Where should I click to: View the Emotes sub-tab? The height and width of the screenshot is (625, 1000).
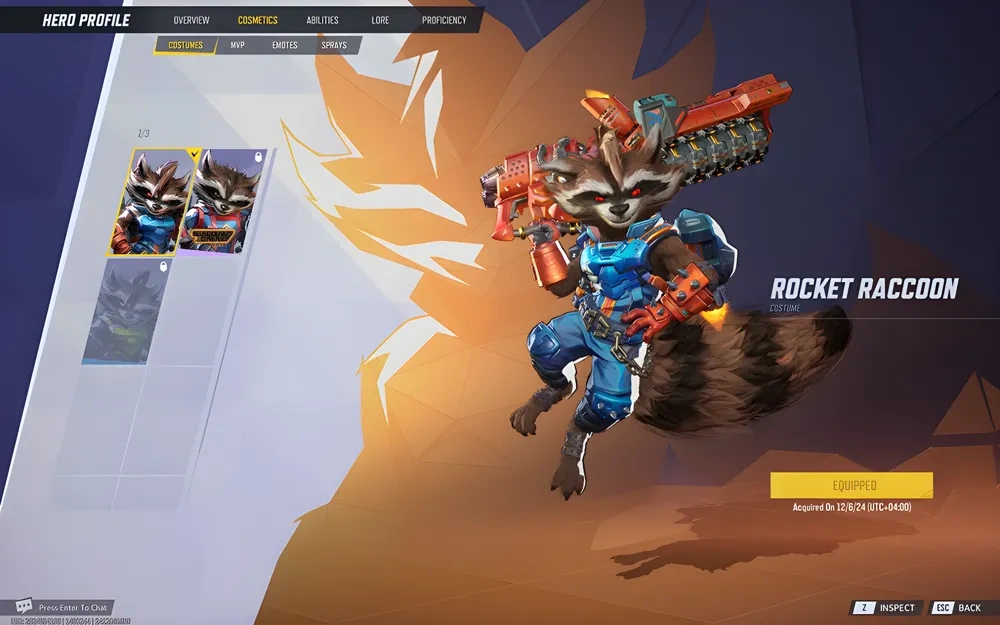click(x=284, y=45)
